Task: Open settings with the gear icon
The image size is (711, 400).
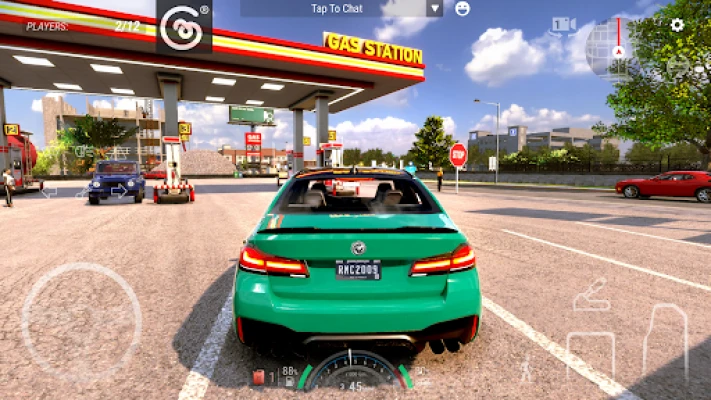Action: [x=677, y=24]
